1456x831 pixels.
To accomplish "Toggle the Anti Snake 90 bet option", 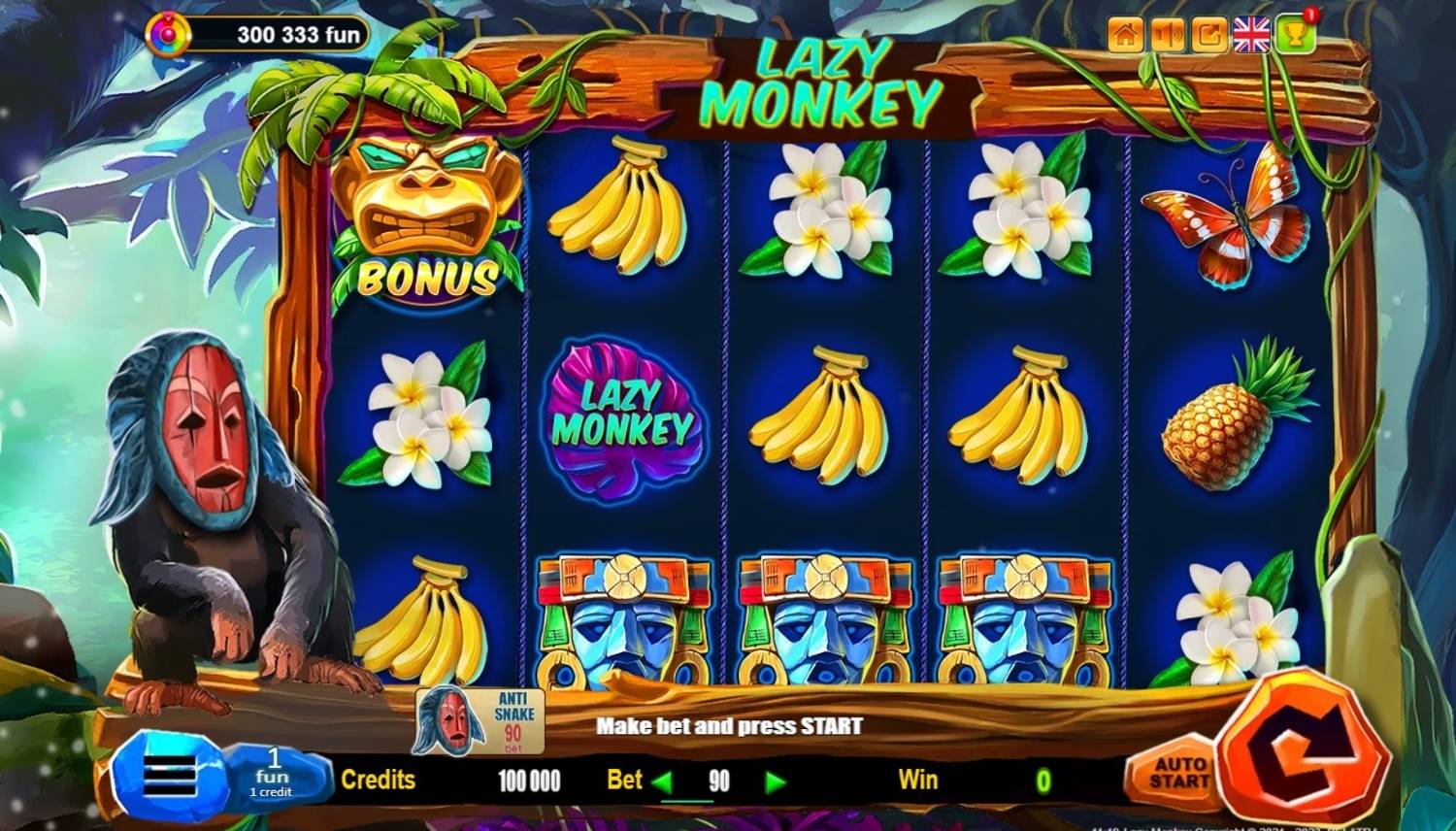I will click(480, 720).
